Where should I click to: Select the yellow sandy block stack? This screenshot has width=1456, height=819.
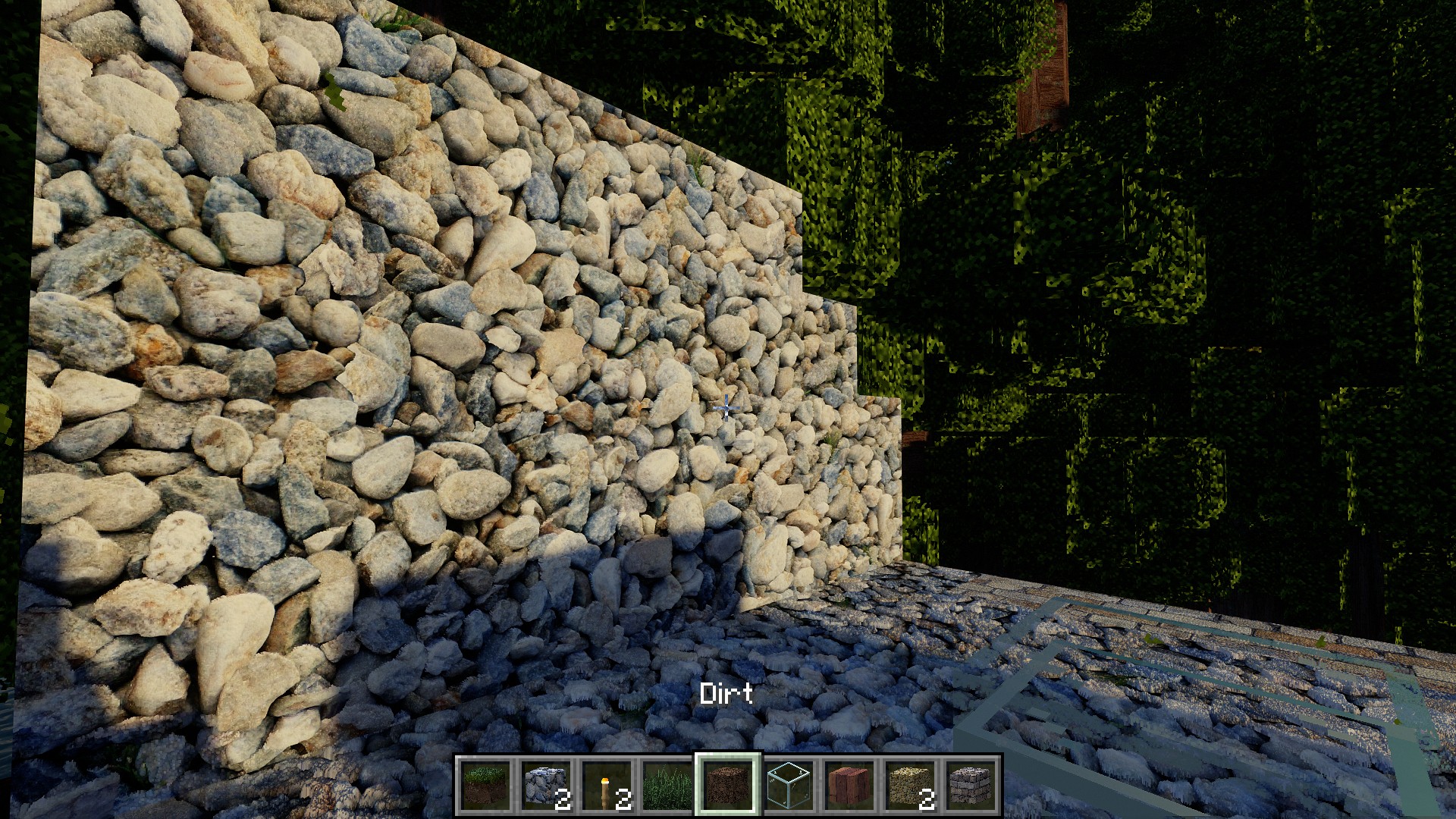click(x=910, y=785)
